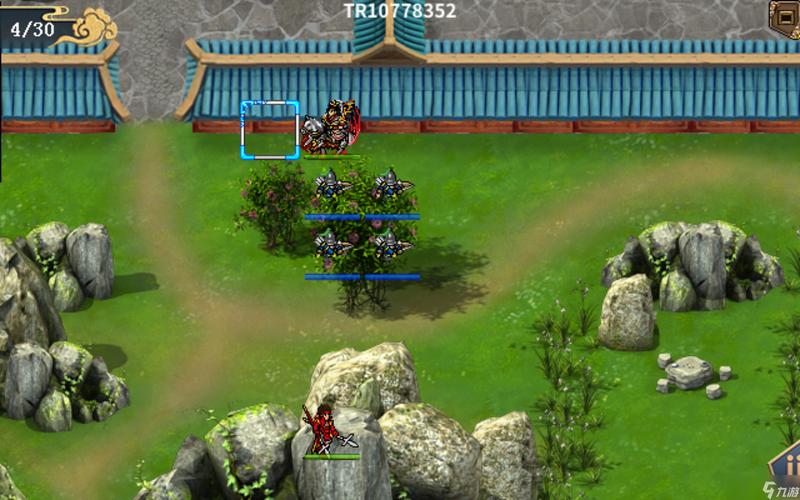This screenshot has height=500, width=800.
Task: Open the brown menu button in the corner
Action: (x=786, y=17)
